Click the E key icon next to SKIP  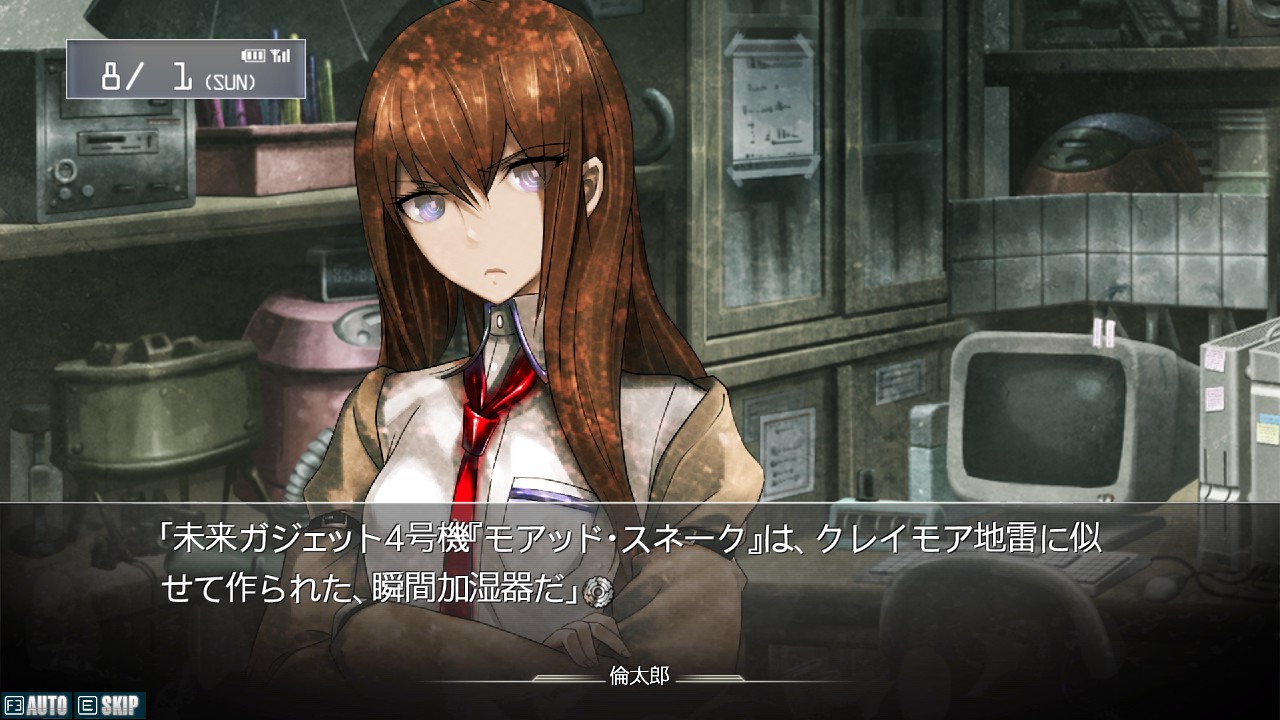point(87,704)
